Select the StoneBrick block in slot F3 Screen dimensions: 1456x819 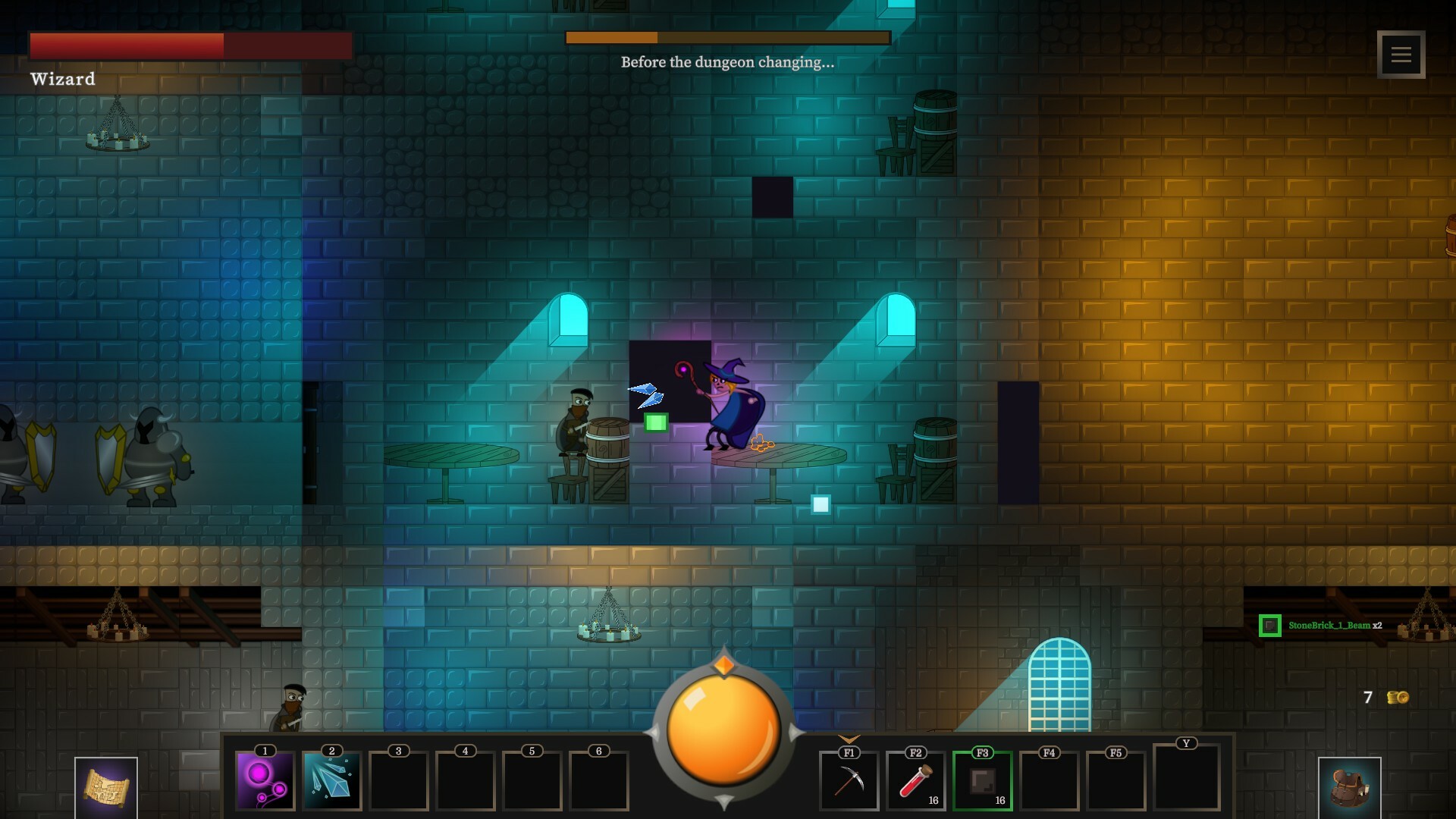coord(982,781)
